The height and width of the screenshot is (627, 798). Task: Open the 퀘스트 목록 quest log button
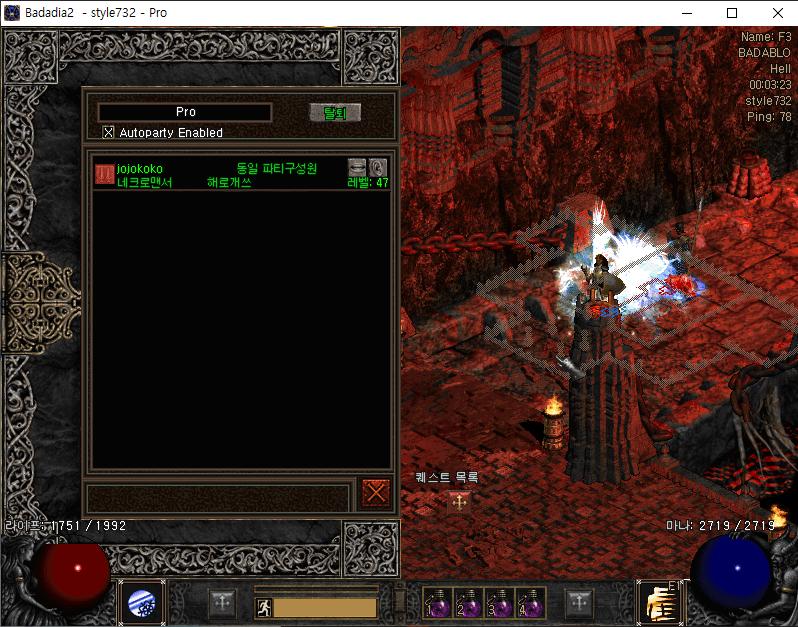pos(459,502)
